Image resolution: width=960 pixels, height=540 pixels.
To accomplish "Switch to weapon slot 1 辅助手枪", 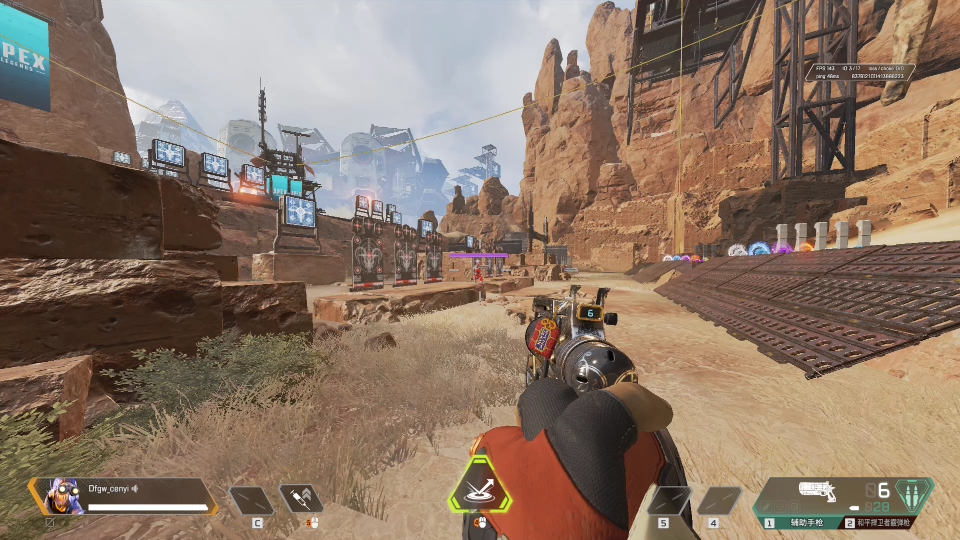I will pyautogui.click(x=798, y=522).
